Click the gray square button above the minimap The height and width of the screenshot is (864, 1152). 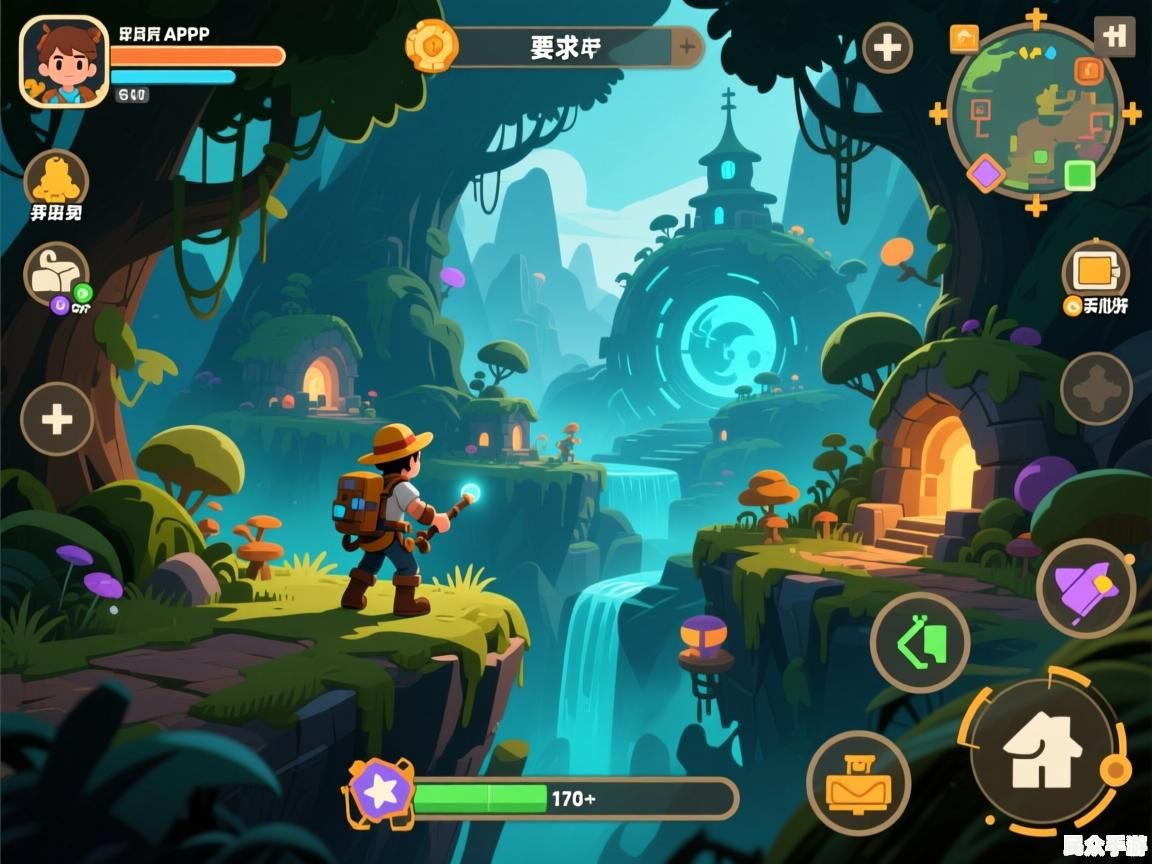point(1114,36)
